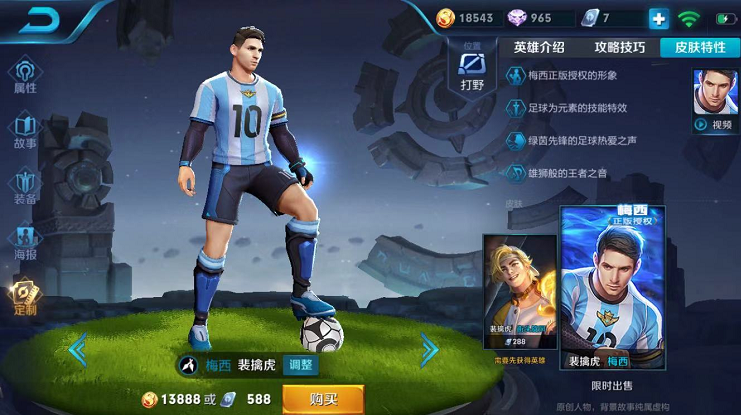Open the 装备 equipment section
This screenshot has height=415, width=741.
tap(25, 187)
